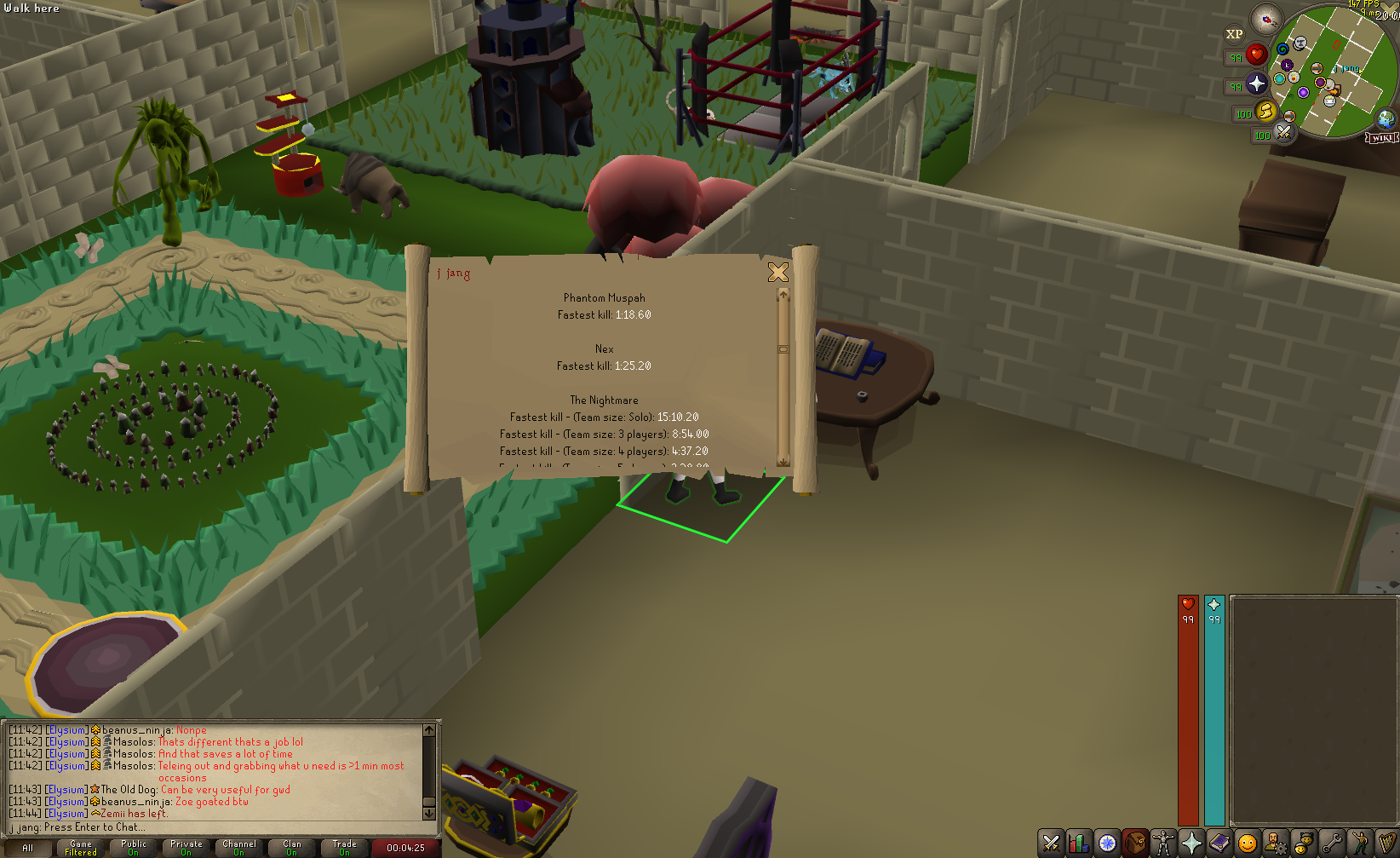Open the wrench Settings tab
The height and width of the screenshot is (858, 1400).
pyautogui.click(x=1332, y=843)
